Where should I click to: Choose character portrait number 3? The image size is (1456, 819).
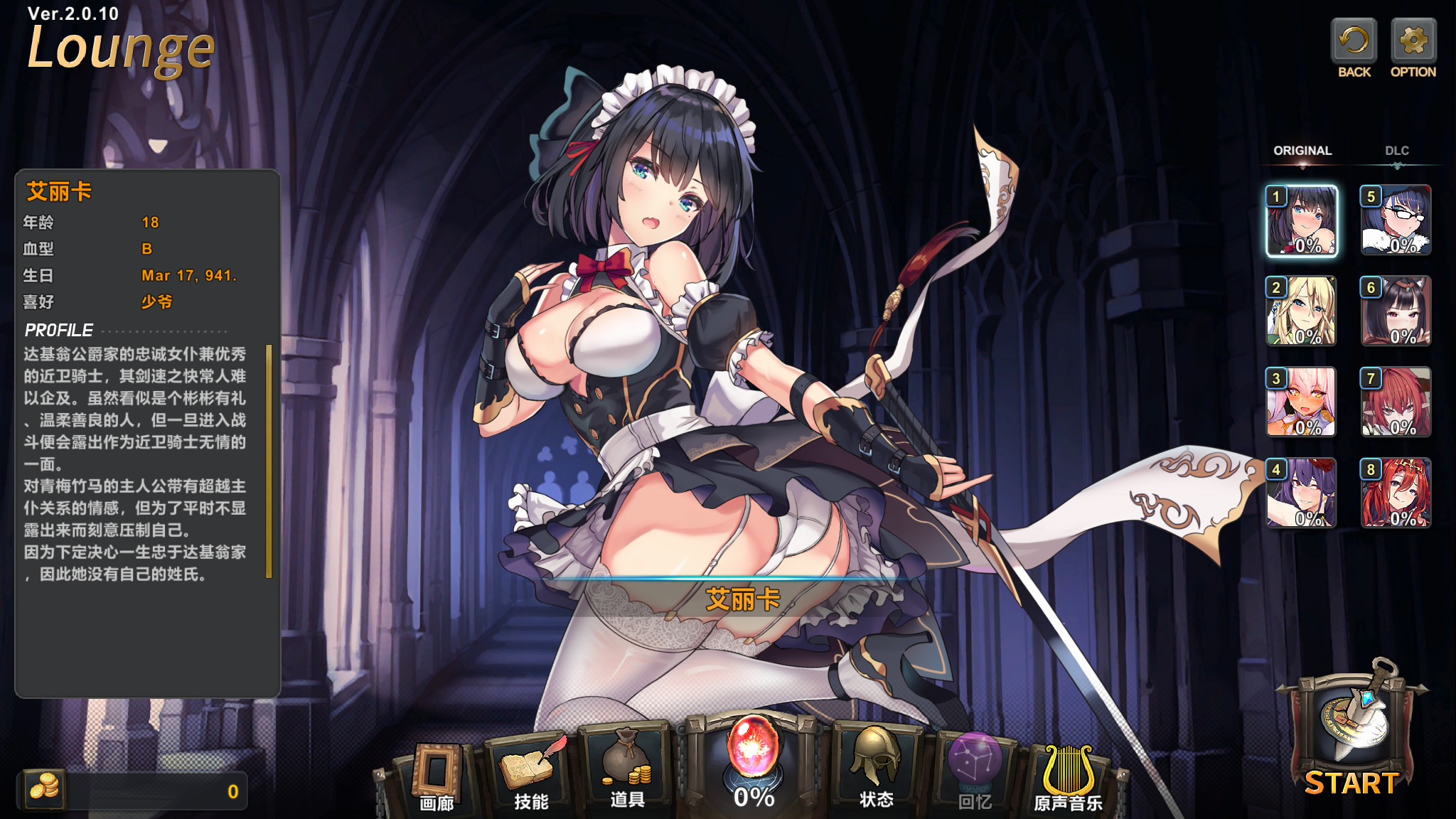tap(1302, 402)
